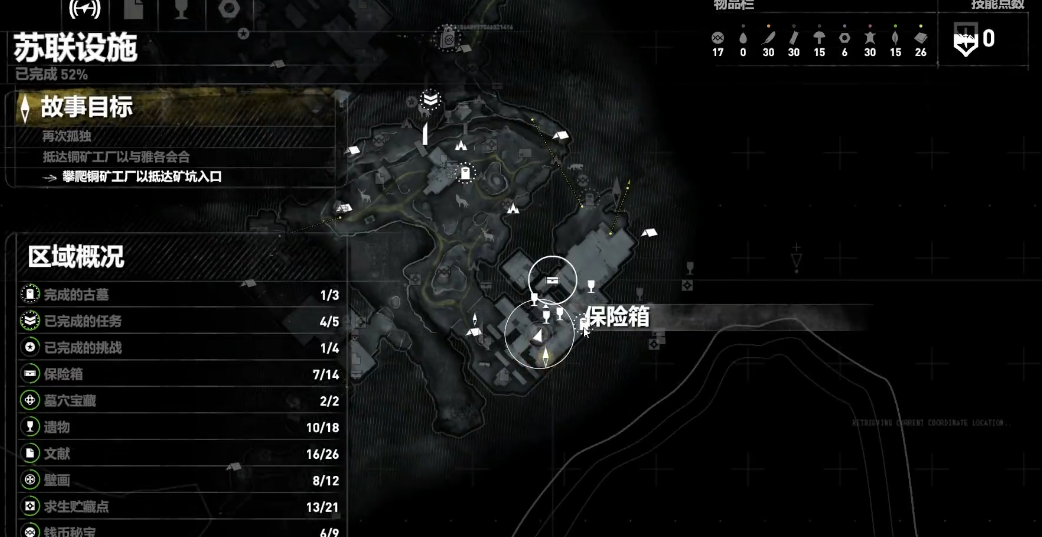Select the 故事目标 story objective header
1042x537 pixels.
click(x=86, y=106)
